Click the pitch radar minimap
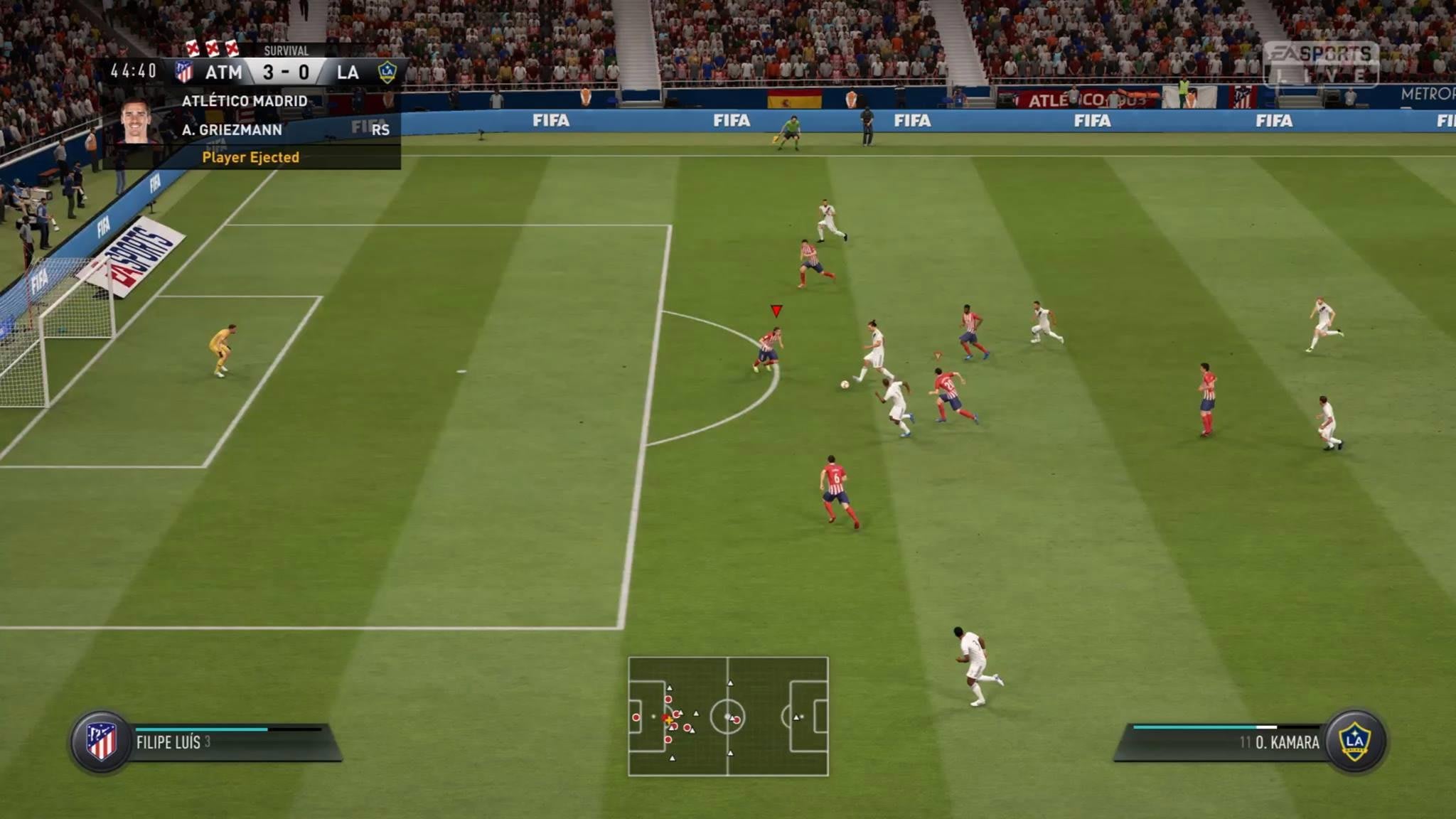This screenshot has width=1456, height=819. pos(728,716)
